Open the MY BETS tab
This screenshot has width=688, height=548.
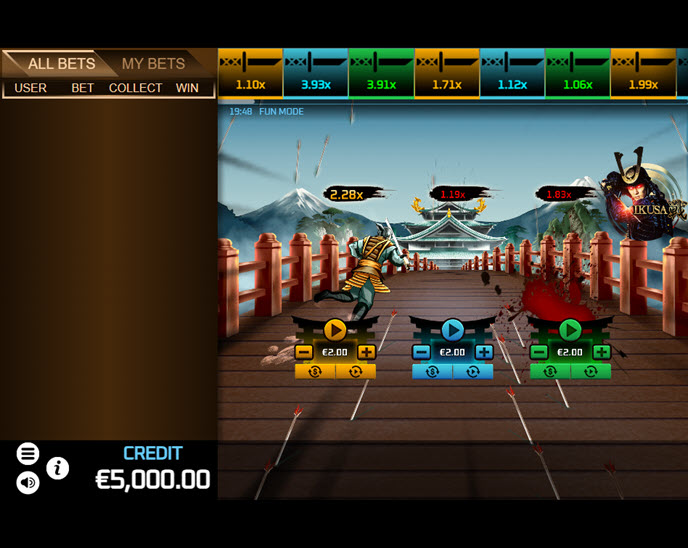153,63
